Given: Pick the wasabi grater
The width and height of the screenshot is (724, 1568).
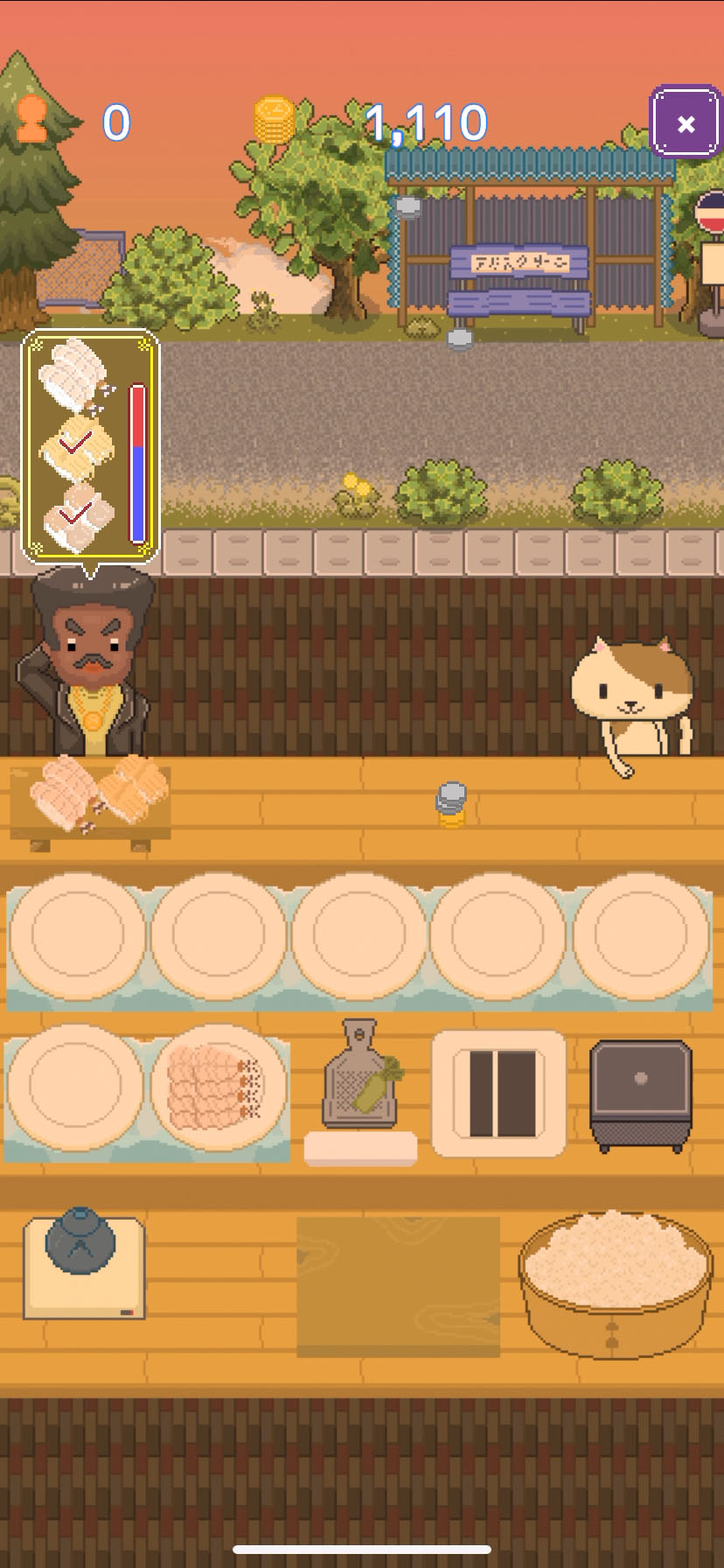Looking at the screenshot, I should point(359,1076).
